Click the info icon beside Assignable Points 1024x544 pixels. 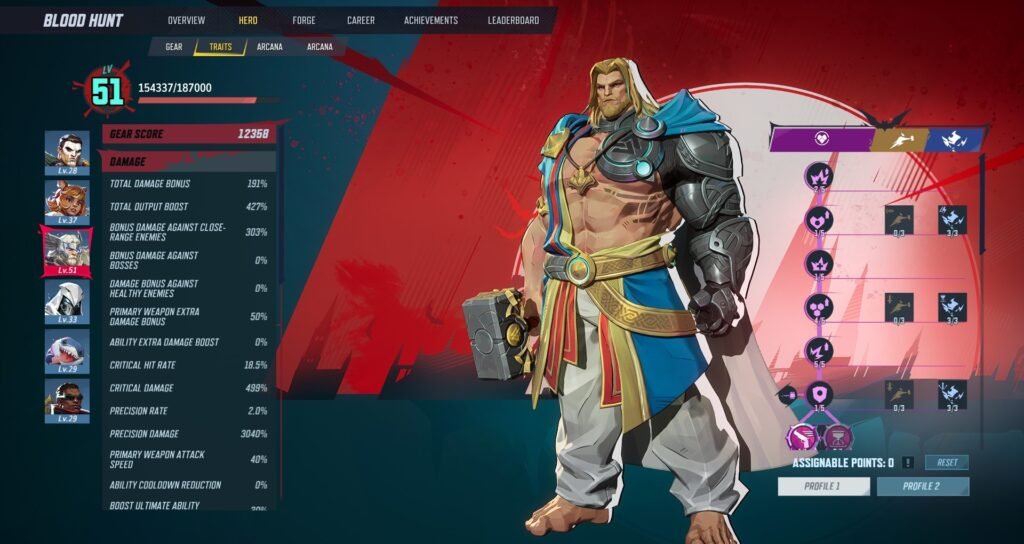tap(906, 462)
